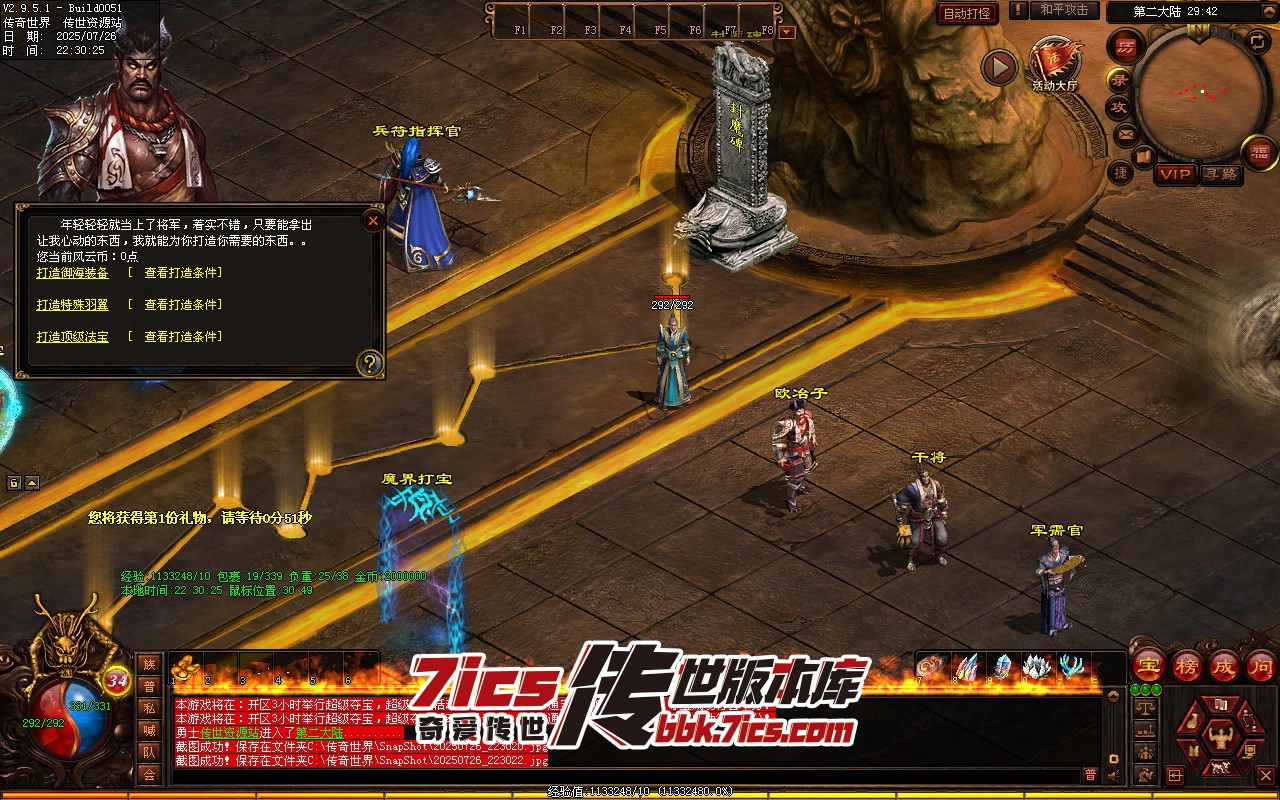Pick 打造顶级法宝 dialogue option
Screen dimensions: 1280x800
pos(72,337)
